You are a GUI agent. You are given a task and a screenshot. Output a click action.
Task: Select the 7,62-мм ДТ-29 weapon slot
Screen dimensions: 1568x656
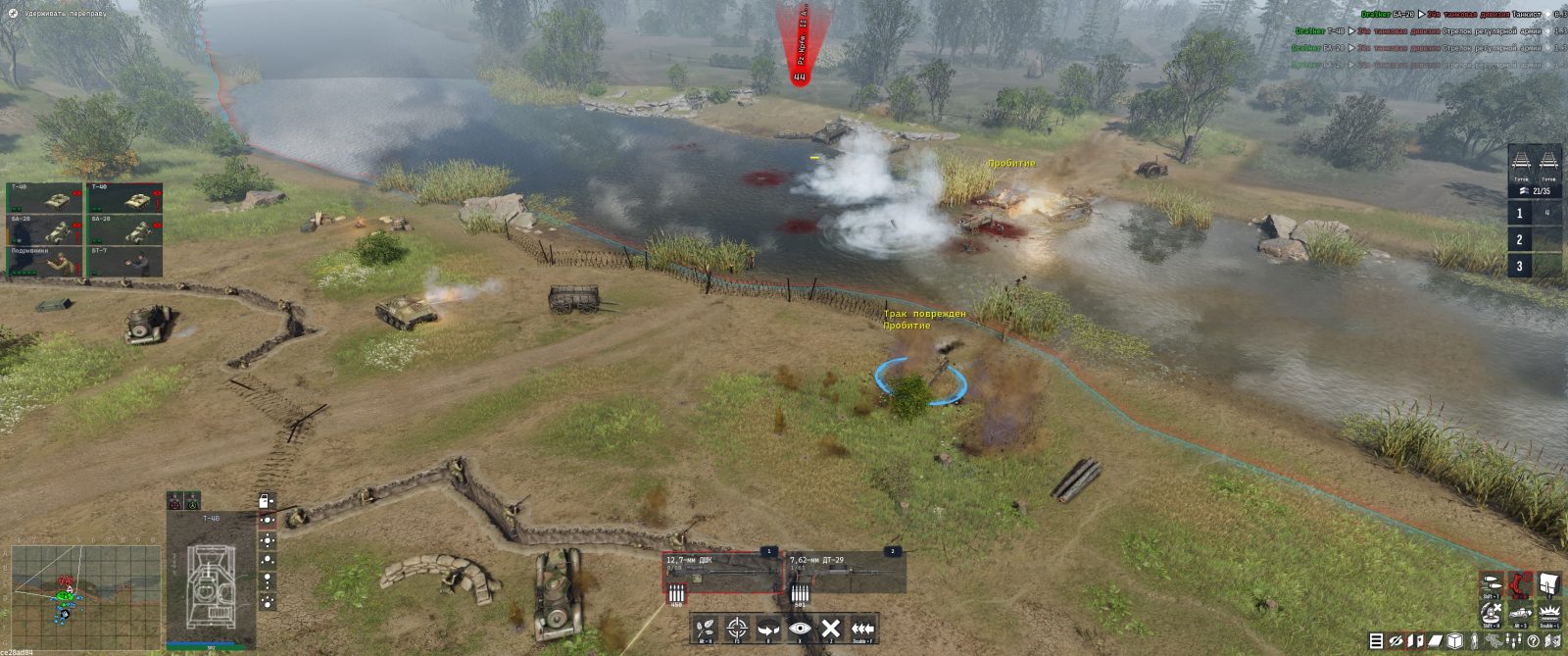click(845, 572)
